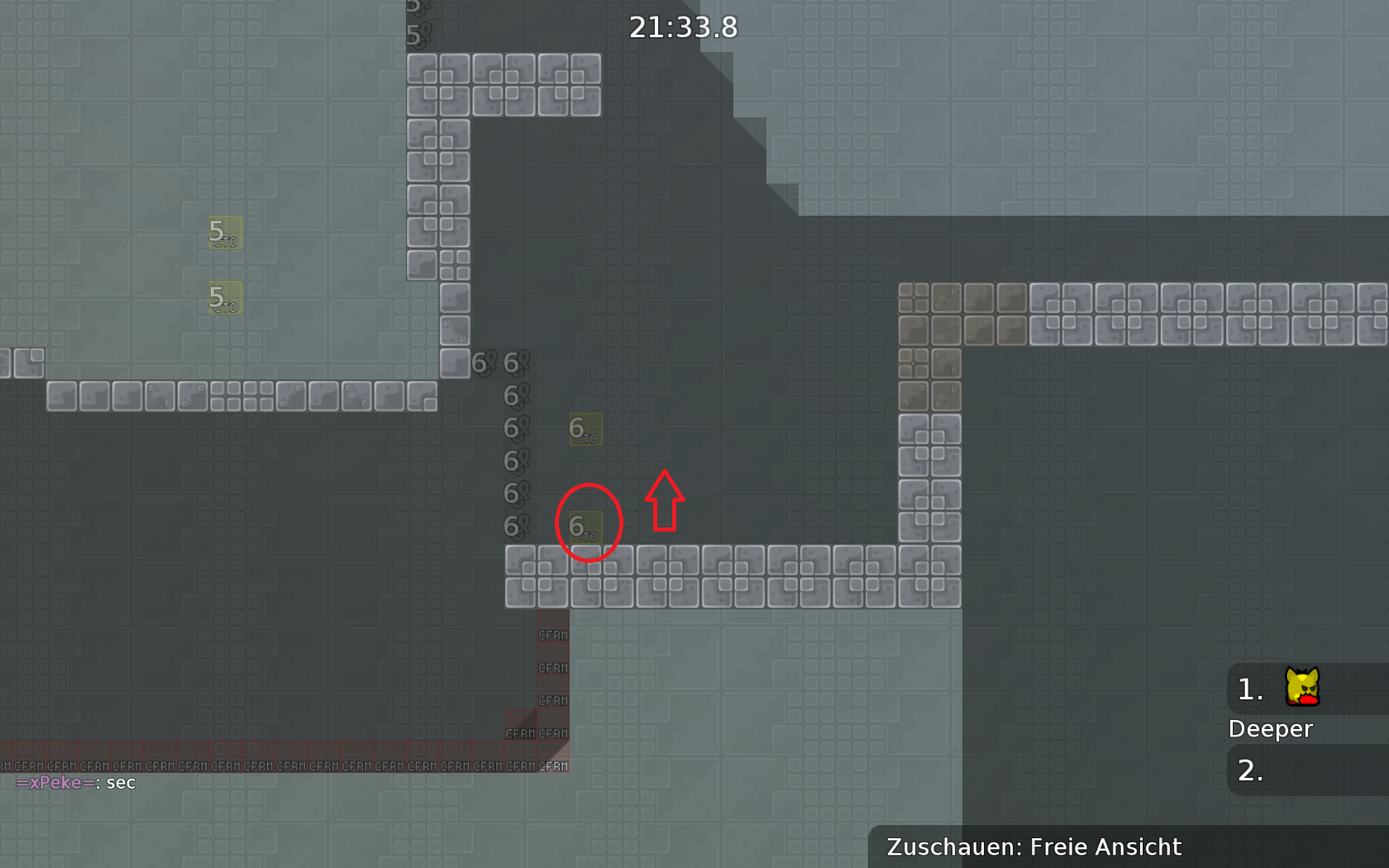Toggle spectator mode via the Zuschauen bar
Viewport: 1389px width, 868px height.
(x=1033, y=847)
